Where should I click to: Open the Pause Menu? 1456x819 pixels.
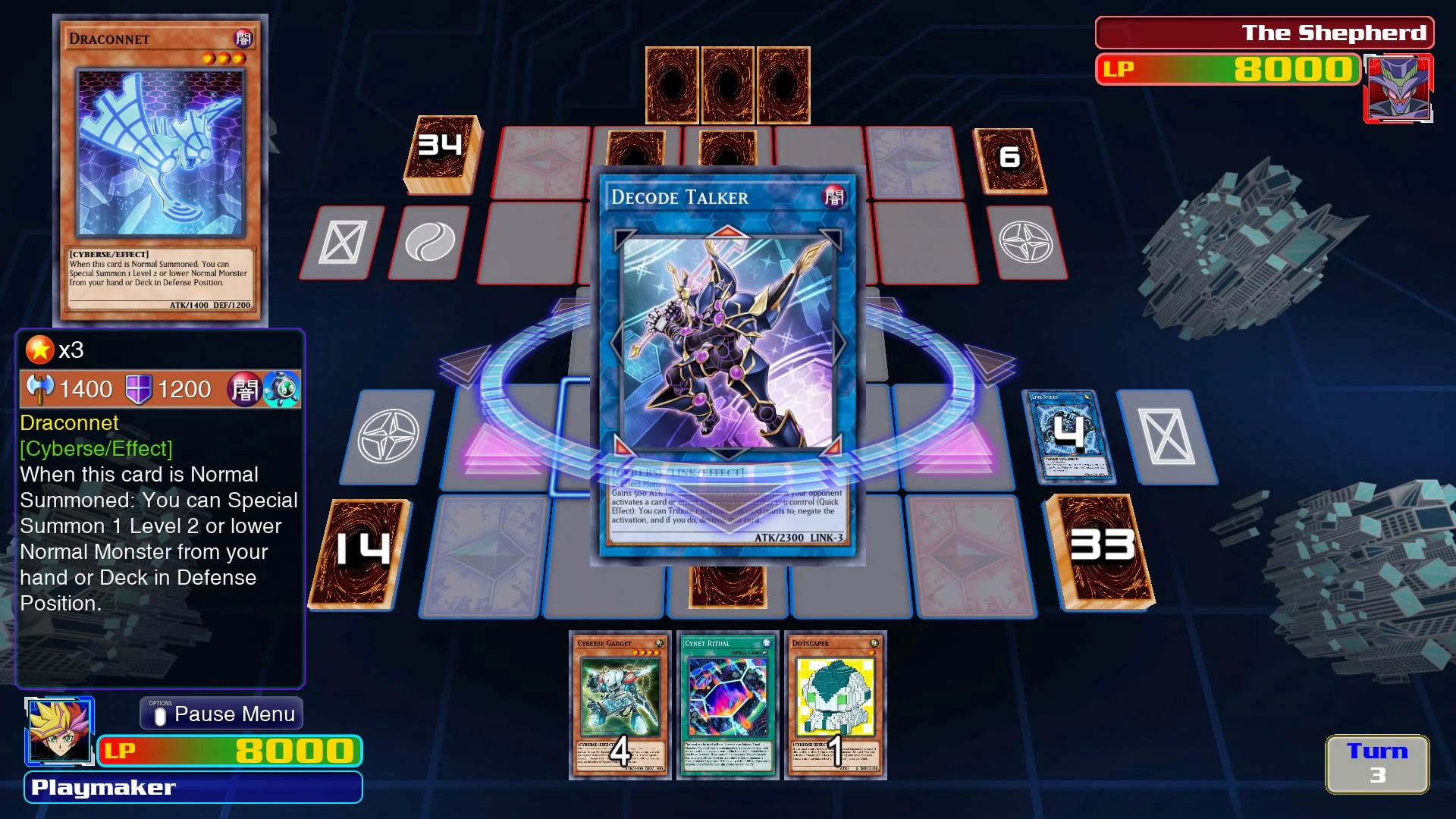point(221,714)
